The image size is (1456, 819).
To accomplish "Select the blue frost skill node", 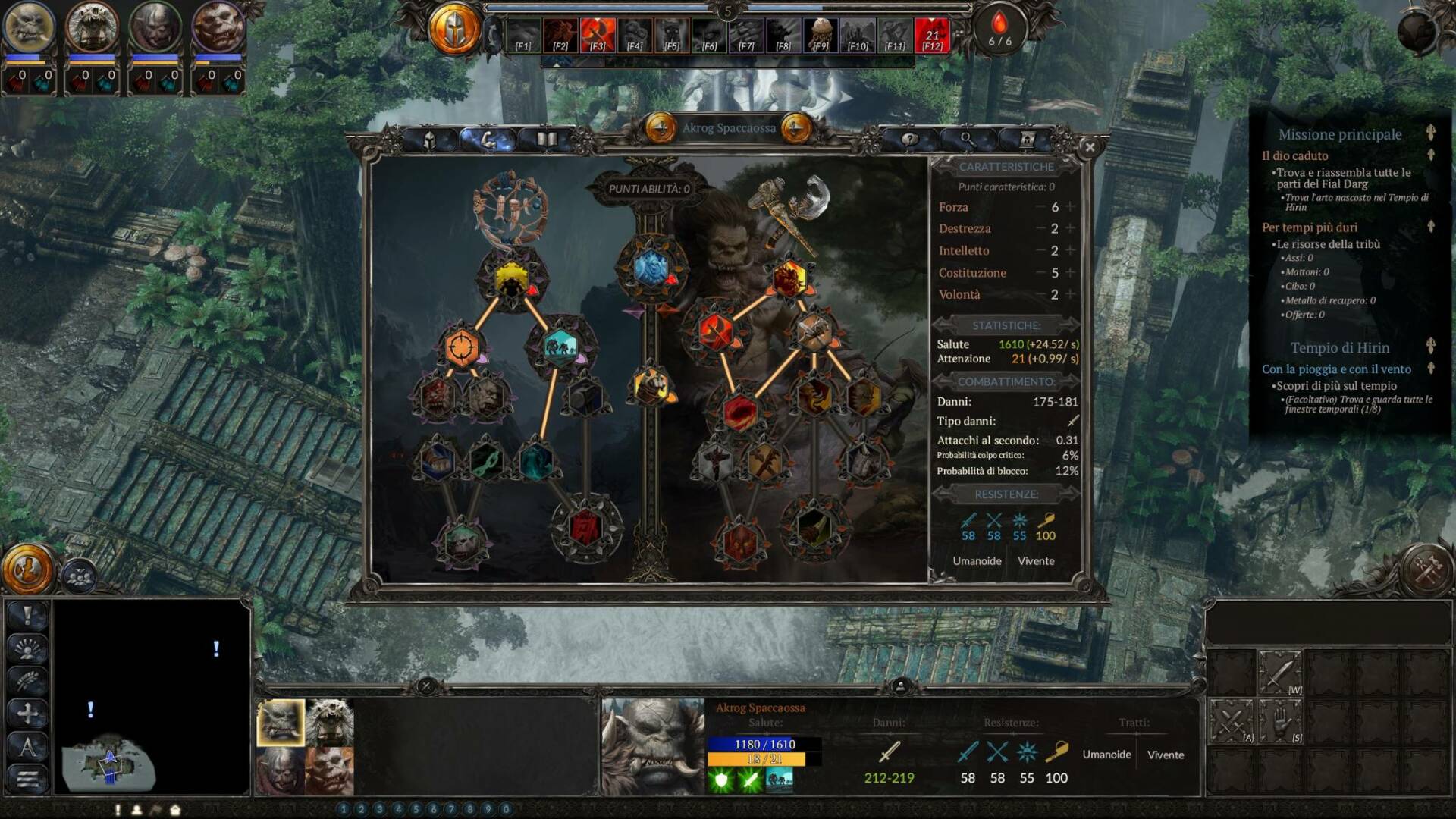I will tap(650, 268).
